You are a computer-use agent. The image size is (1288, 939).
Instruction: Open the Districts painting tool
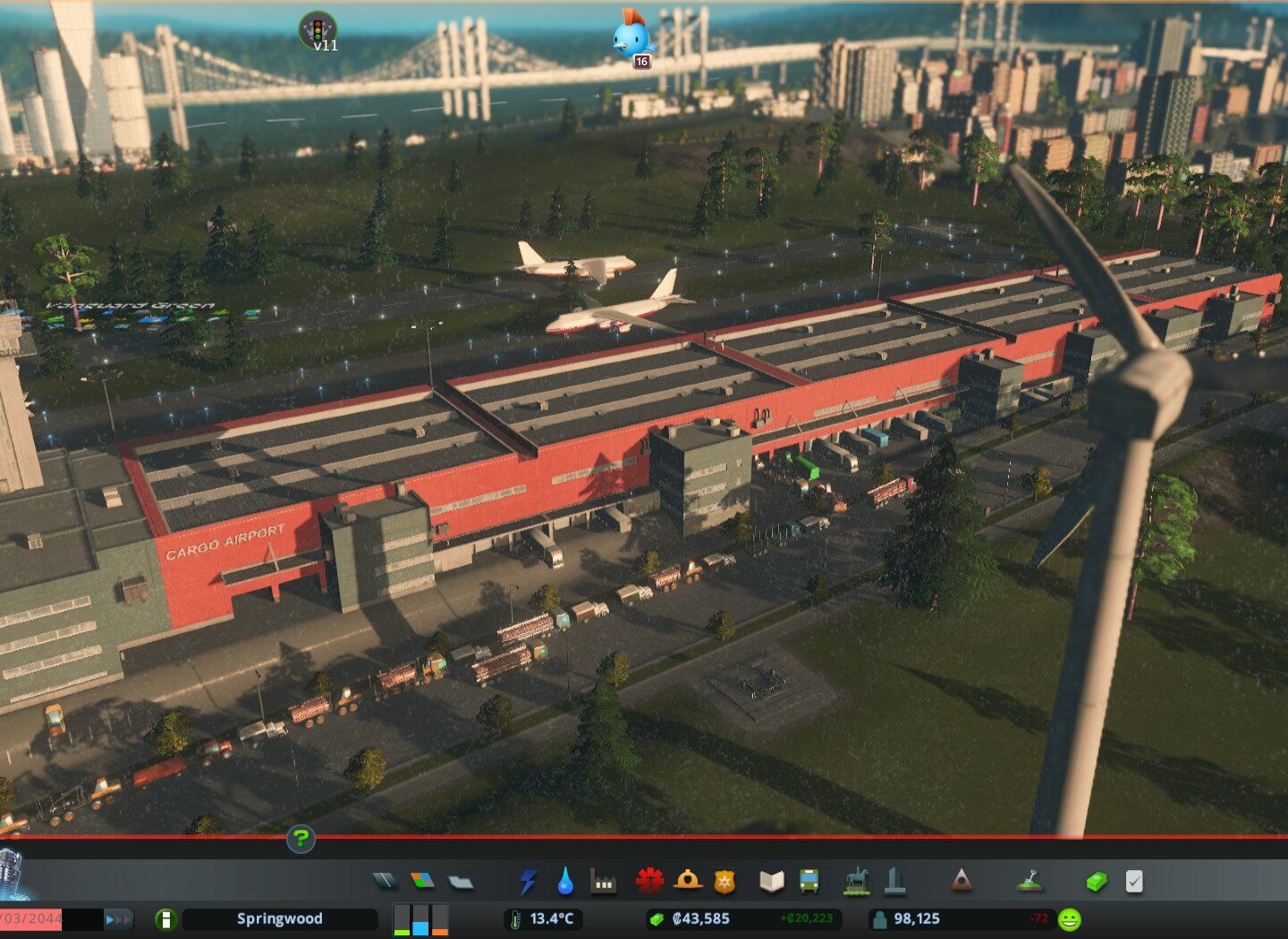[x=460, y=883]
